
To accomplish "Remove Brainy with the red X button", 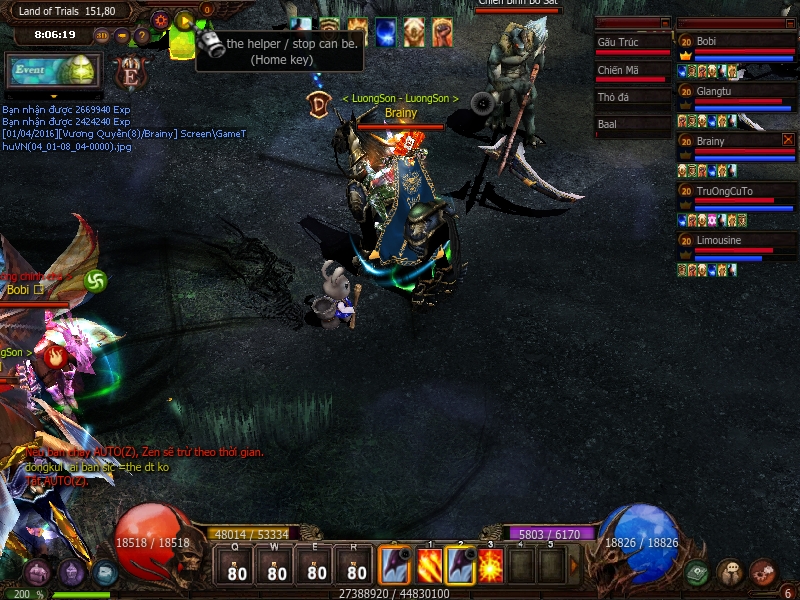I will [x=788, y=140].
